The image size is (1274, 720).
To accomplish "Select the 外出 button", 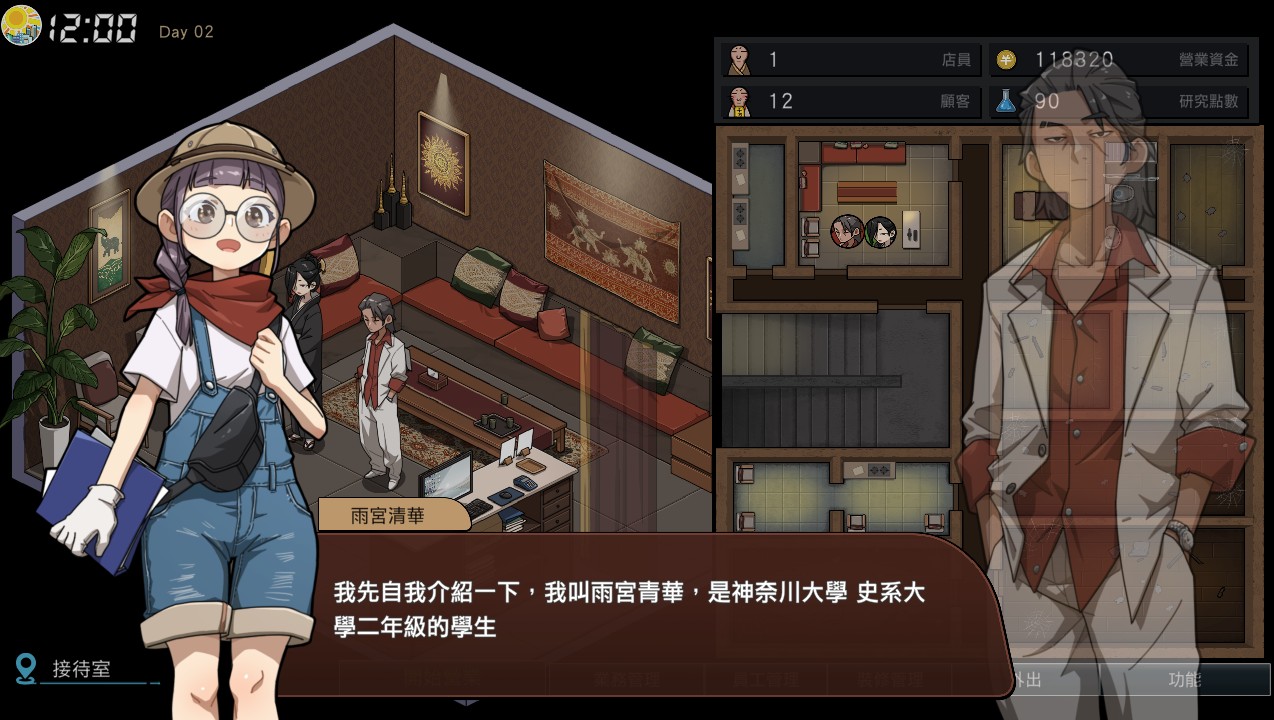I will (1028, 680).
